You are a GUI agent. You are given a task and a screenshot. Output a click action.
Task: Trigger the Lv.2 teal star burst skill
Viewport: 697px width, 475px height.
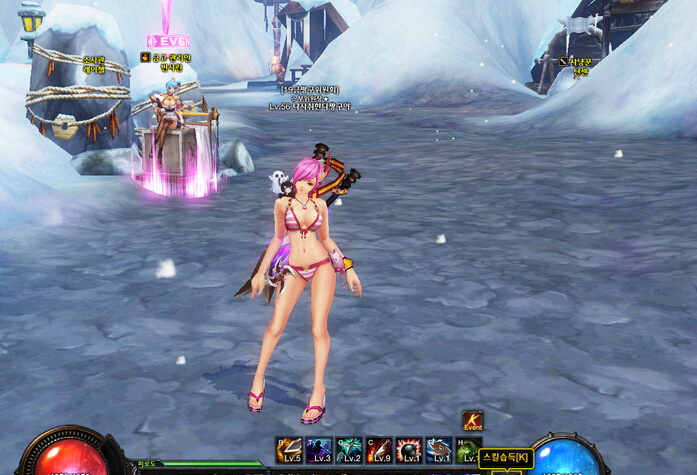349,450
